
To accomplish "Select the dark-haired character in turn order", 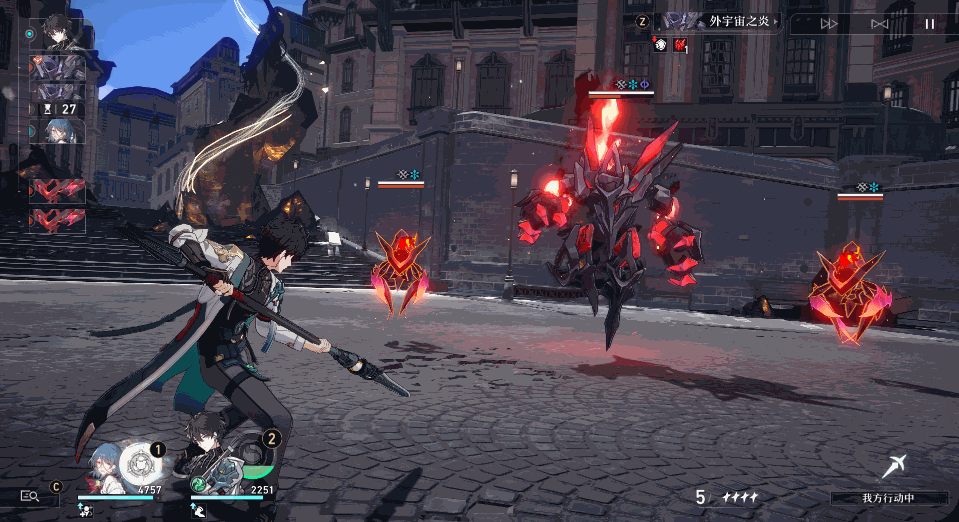I will (x=56, y=33).
